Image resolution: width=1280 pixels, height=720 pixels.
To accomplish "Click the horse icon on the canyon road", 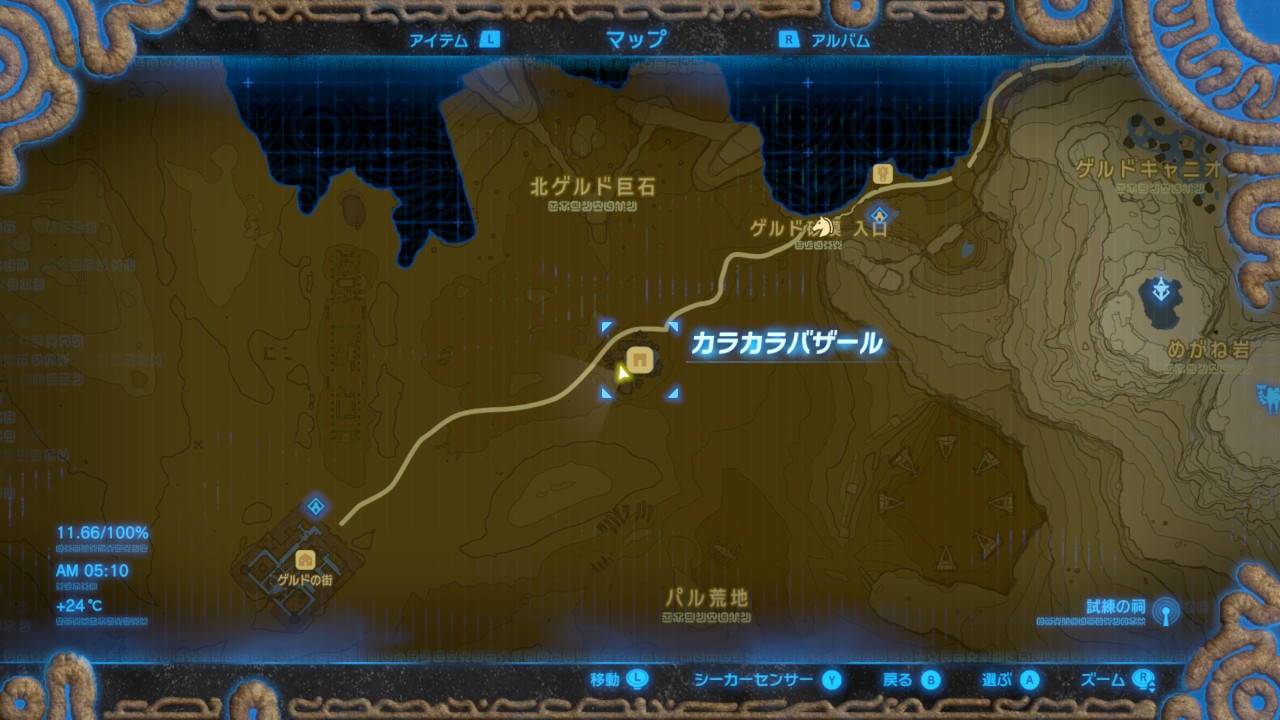I will (823, 226).
